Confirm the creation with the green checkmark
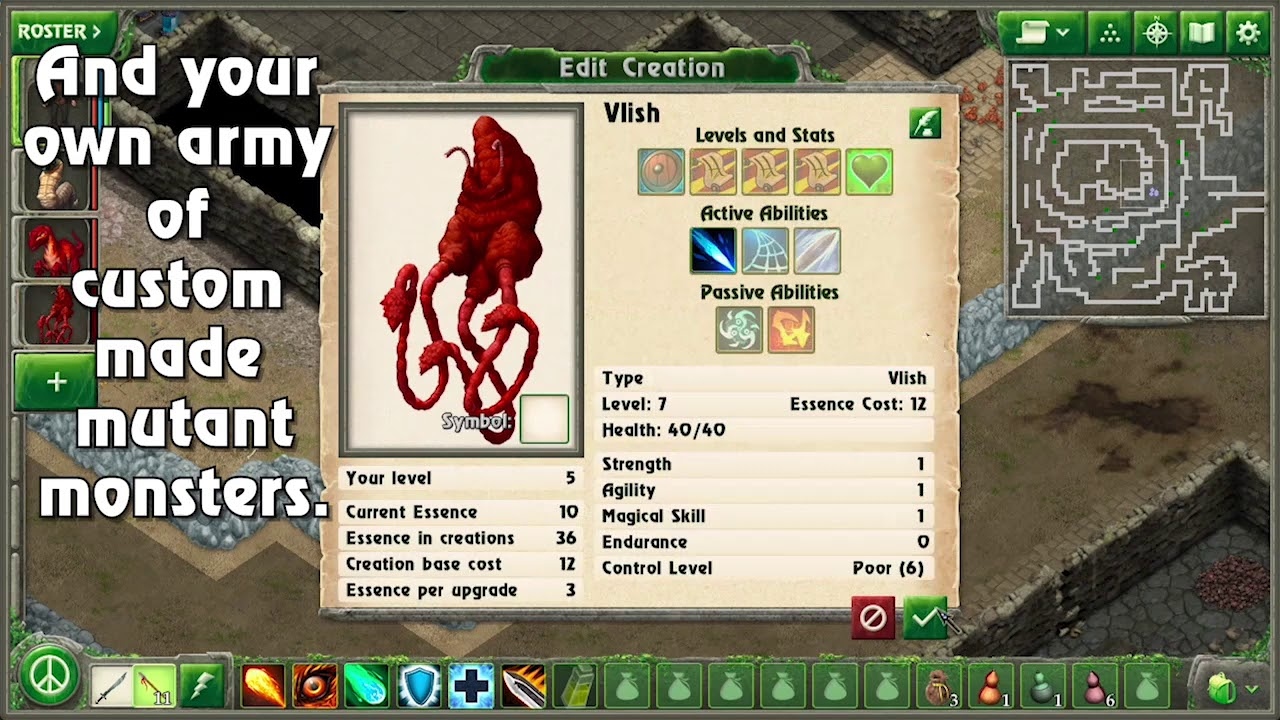The height and width of the screenshot is (720, 1280). 924,618
